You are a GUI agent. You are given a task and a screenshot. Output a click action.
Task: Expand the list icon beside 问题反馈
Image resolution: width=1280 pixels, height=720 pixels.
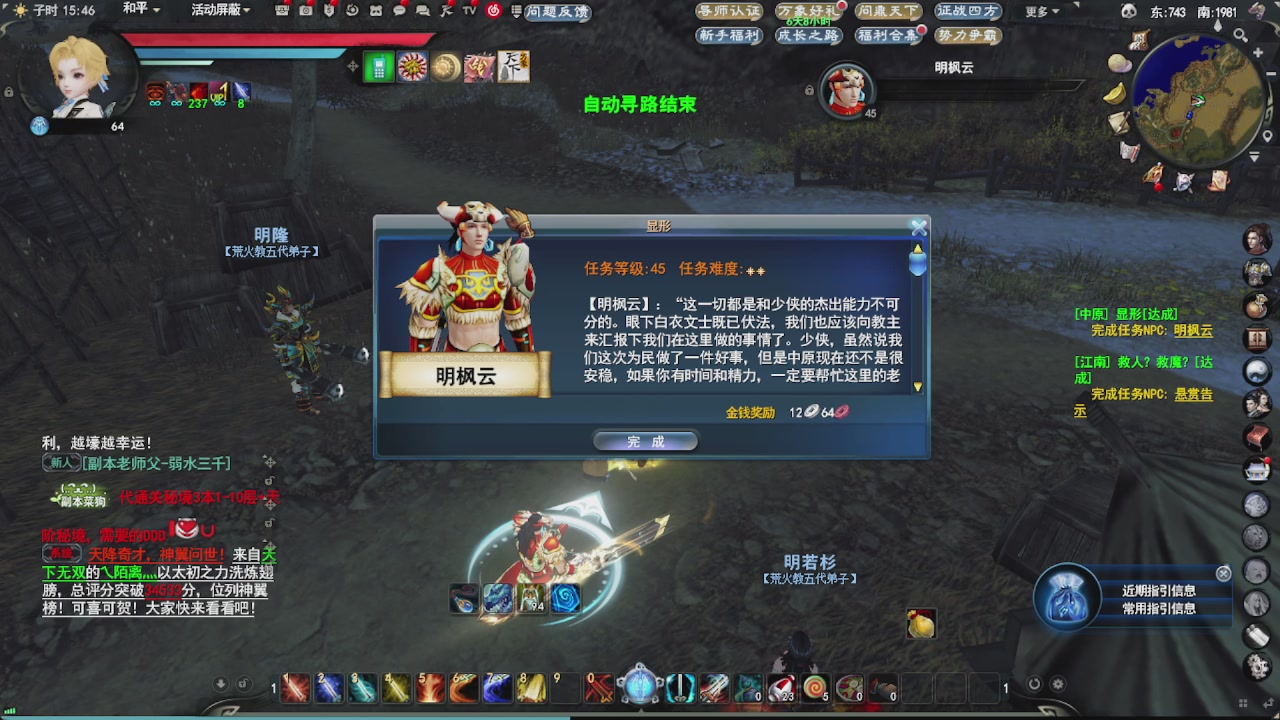click(516, 12)
